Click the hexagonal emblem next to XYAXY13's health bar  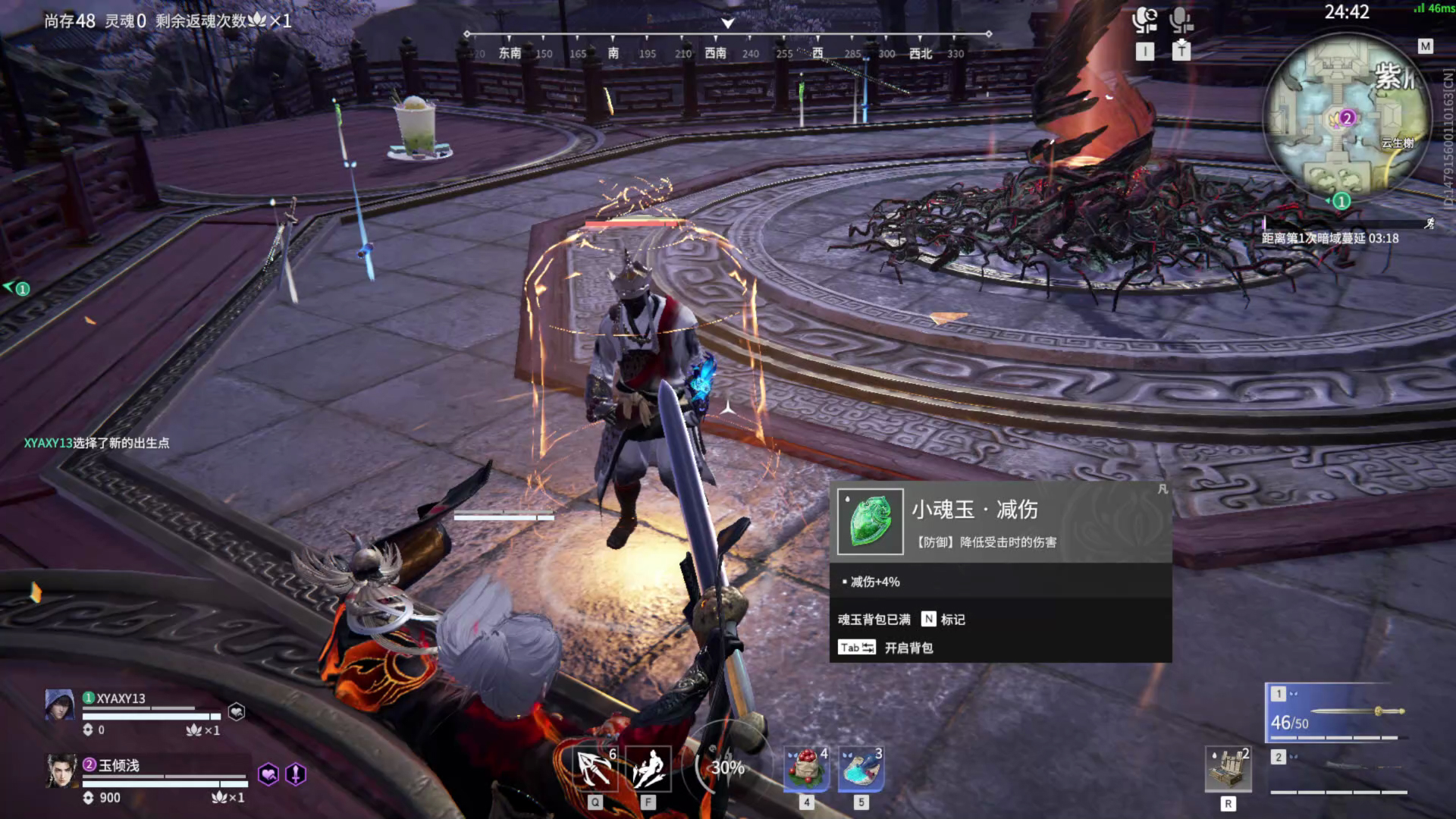(x=237, y=711)
